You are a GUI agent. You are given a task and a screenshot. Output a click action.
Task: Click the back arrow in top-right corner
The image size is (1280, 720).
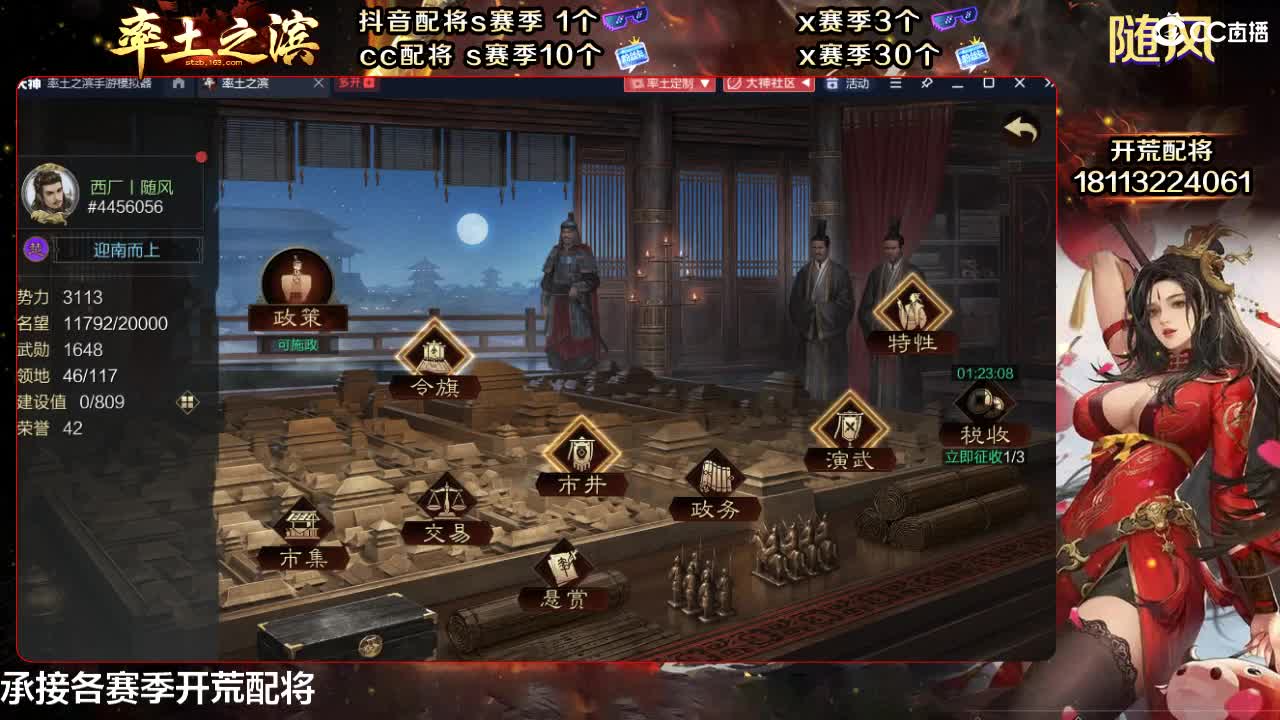pyautogui.click(x=1021, y=128)
